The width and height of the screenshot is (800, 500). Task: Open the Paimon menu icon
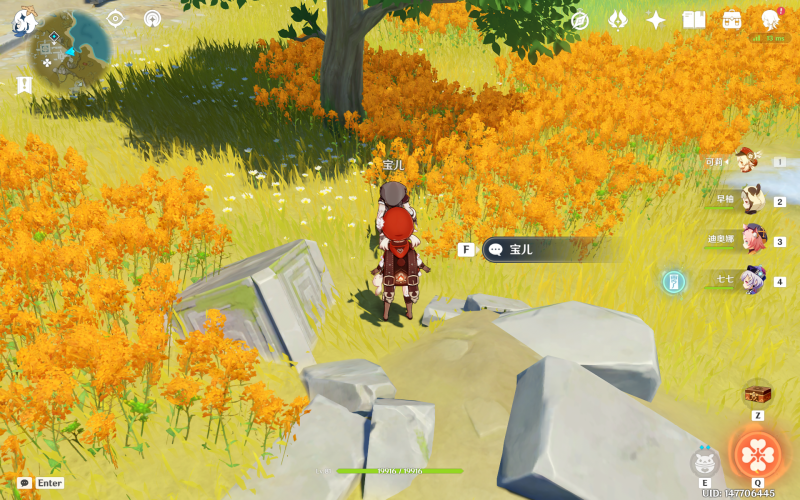coord(24,20)
